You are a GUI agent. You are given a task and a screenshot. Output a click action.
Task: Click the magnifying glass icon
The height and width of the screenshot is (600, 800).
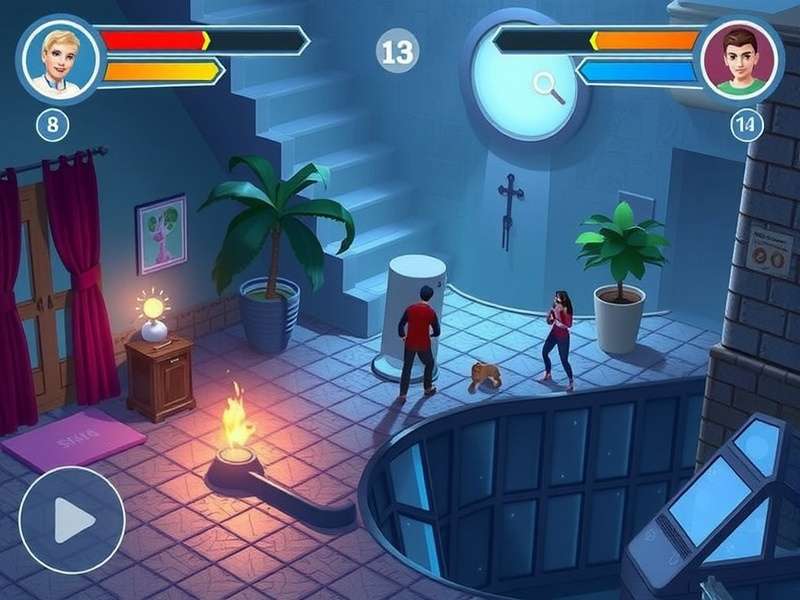tap(549, 87)
